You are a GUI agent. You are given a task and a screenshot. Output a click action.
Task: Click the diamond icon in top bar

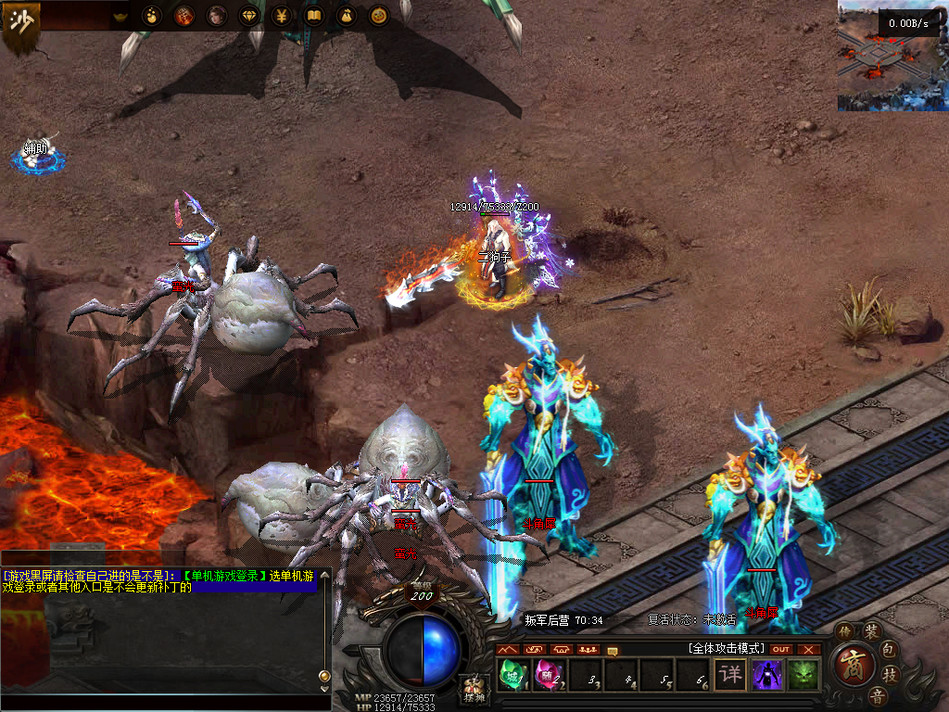(x=250, y=16)
